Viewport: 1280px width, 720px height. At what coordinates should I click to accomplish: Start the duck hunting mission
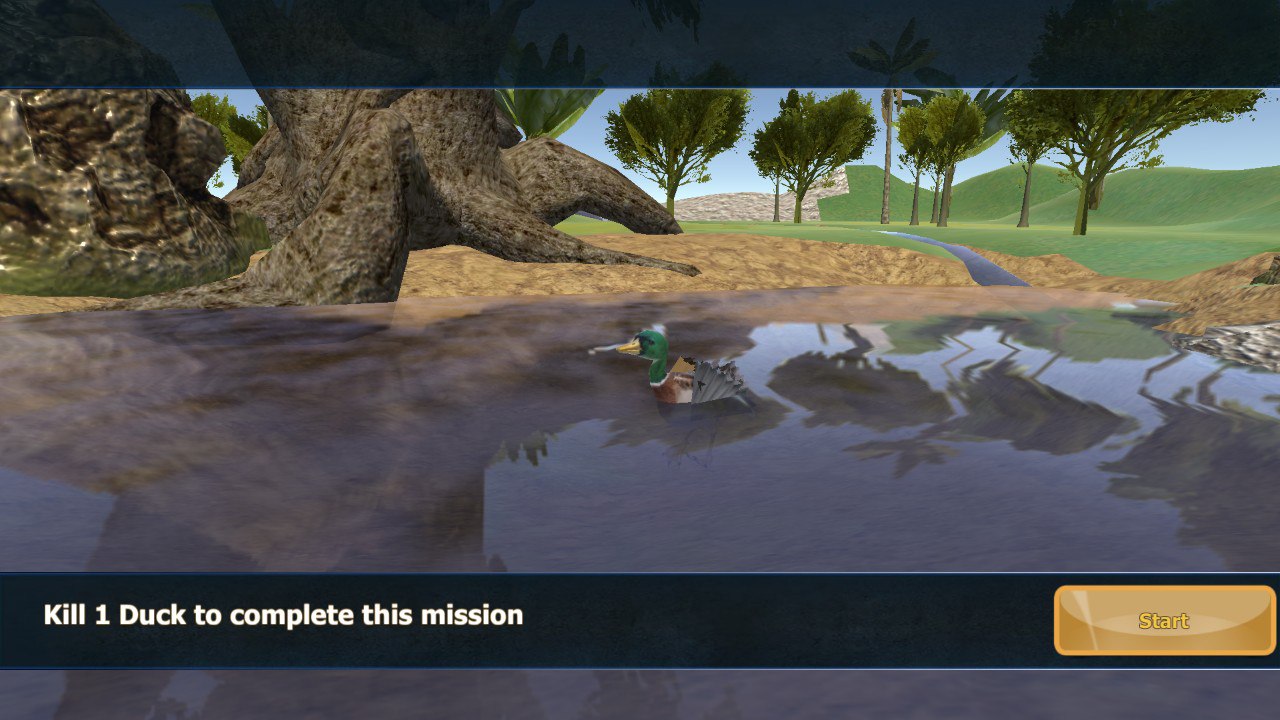coord(1164,621)
